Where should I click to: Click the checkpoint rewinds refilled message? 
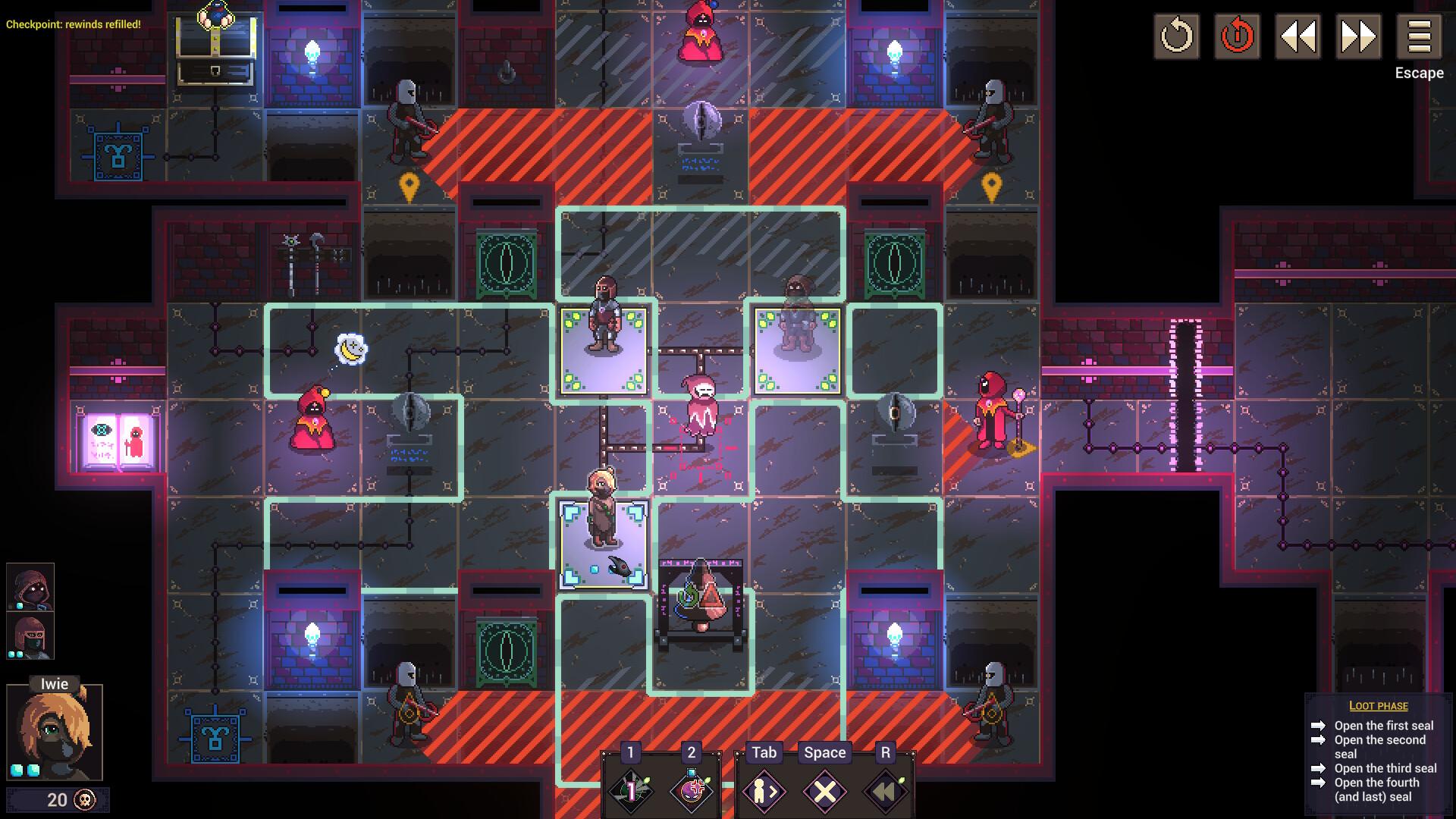pos(73,24)
